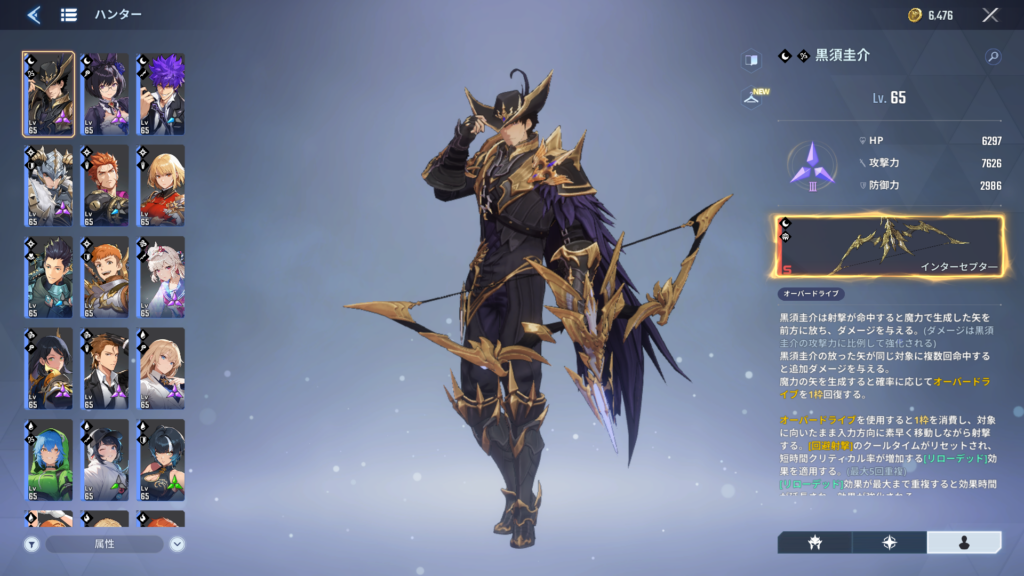Open the book icon above the hanger
This screenshot has width=1024, height=576.
coord(751,60)
